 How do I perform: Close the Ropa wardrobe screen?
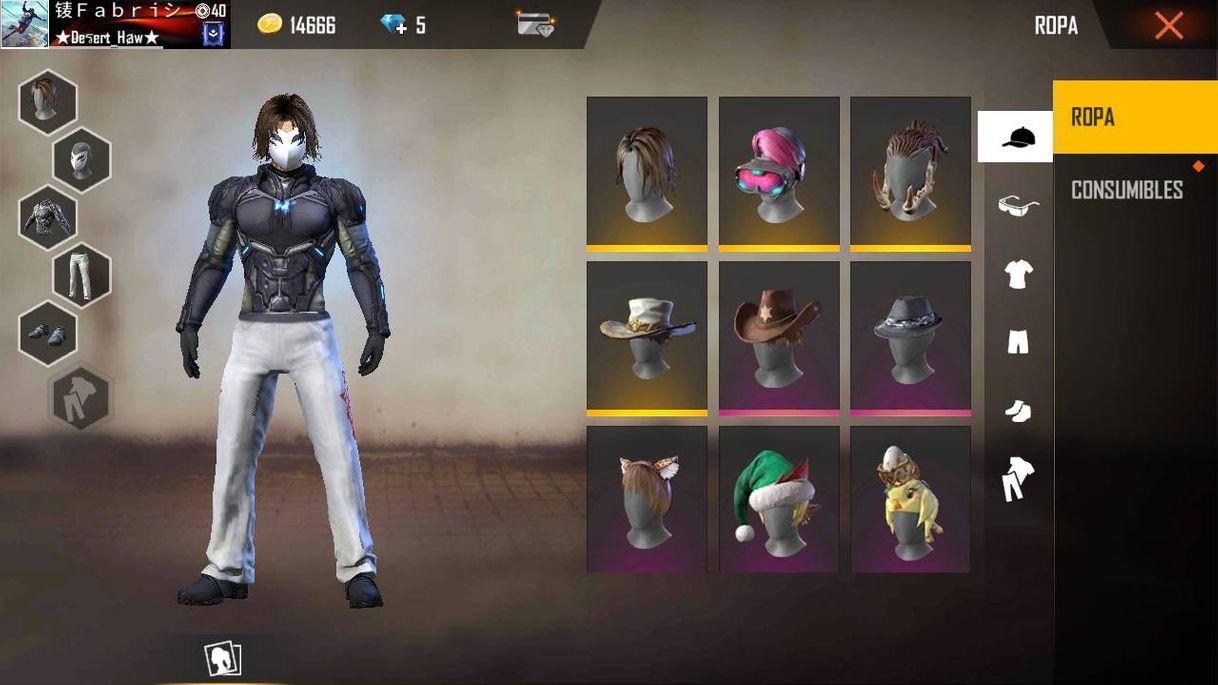(1168, 25)
